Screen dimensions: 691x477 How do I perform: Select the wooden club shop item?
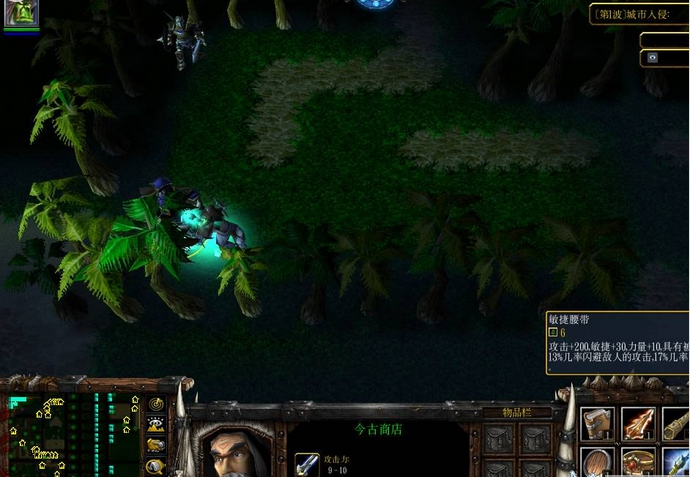pos(677,423)
